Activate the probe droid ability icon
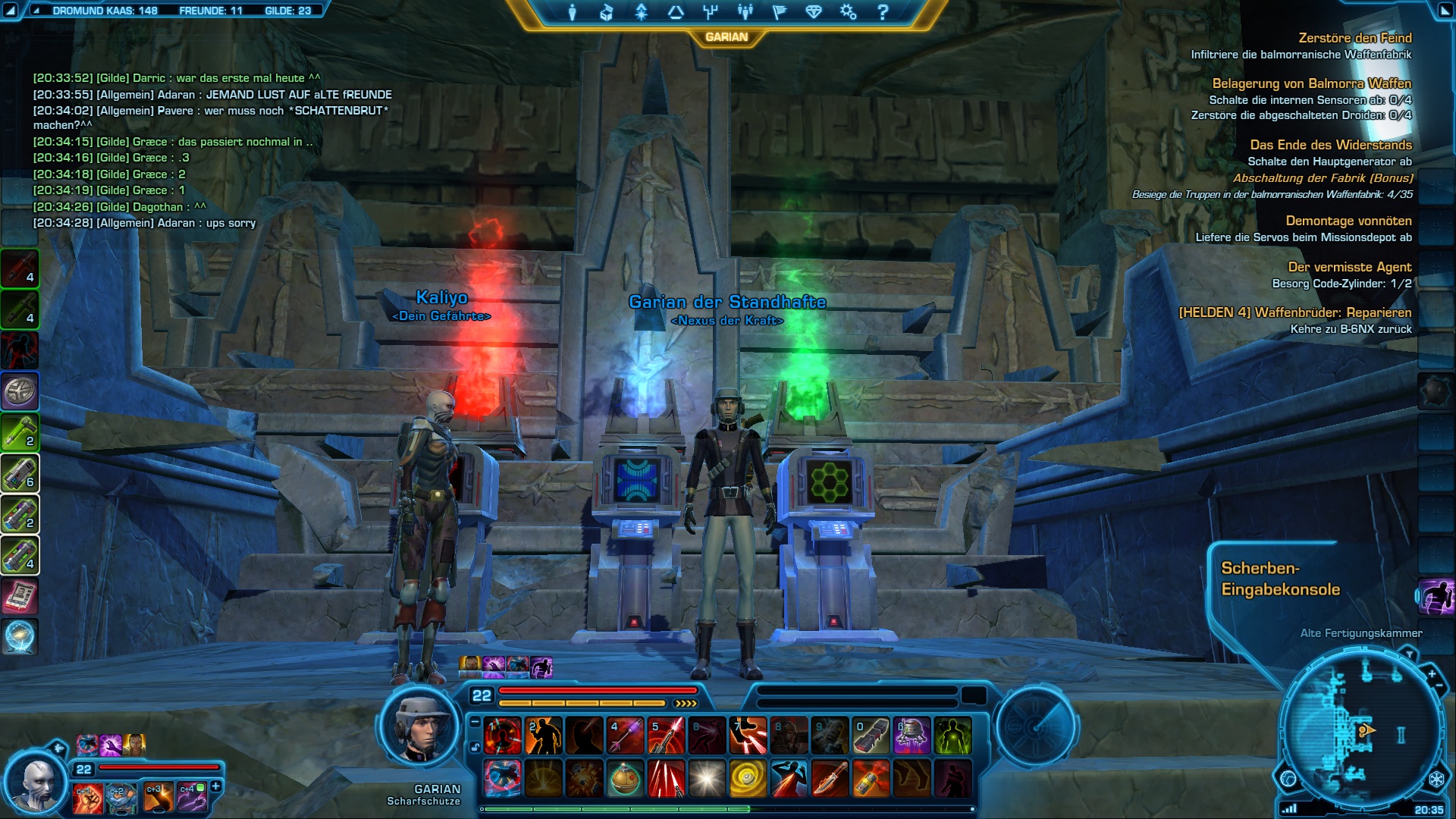Screen dimensions: 1456x819 pyautogui.click(x=912, y=736)
